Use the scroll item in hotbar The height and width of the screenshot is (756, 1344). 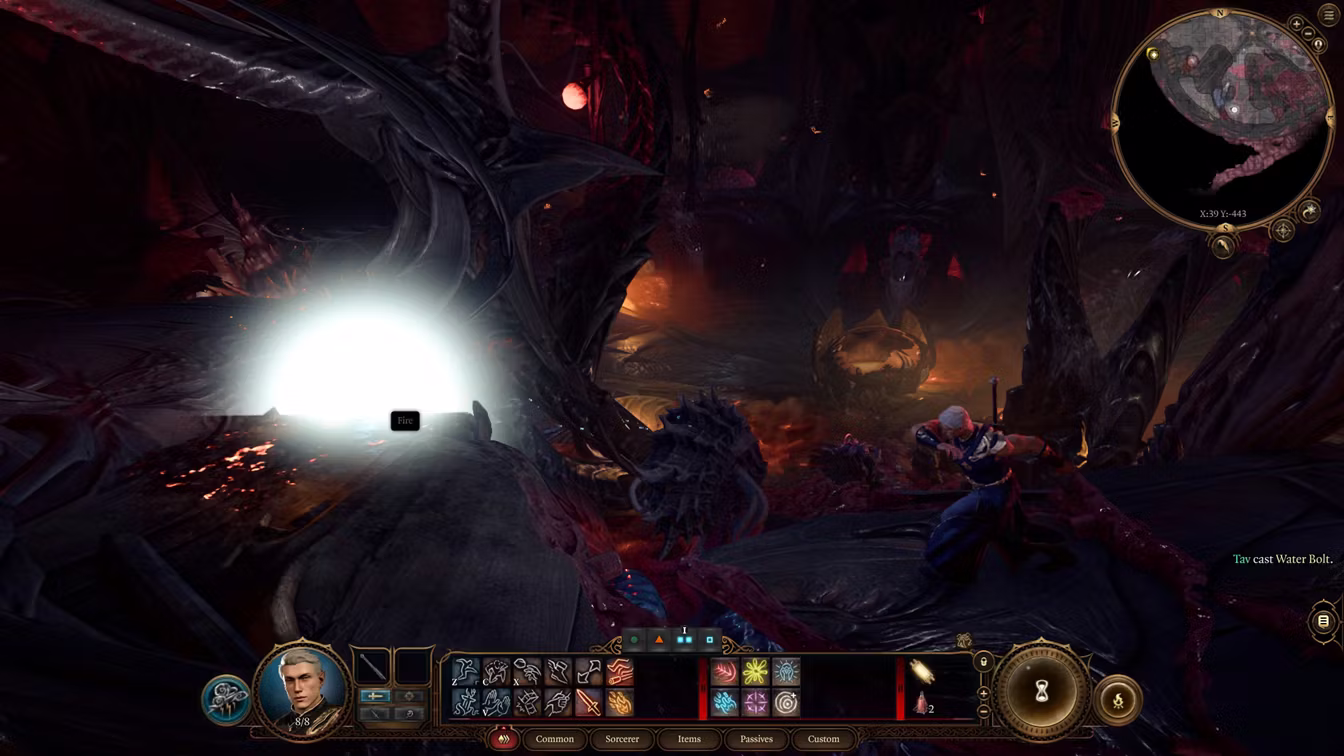(921, 672)
